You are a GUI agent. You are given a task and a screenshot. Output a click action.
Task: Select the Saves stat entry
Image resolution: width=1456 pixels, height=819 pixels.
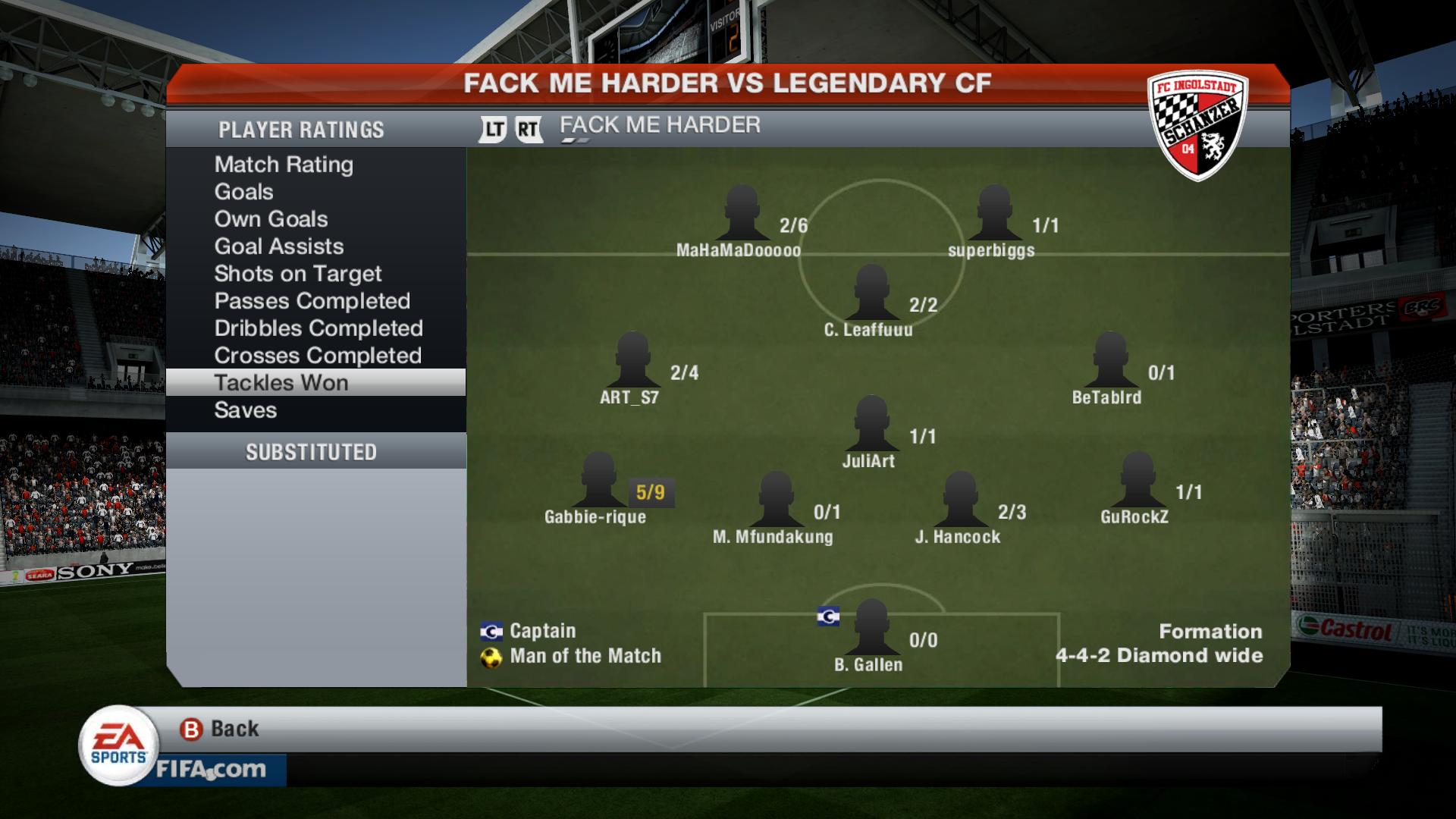coord(245,410)
